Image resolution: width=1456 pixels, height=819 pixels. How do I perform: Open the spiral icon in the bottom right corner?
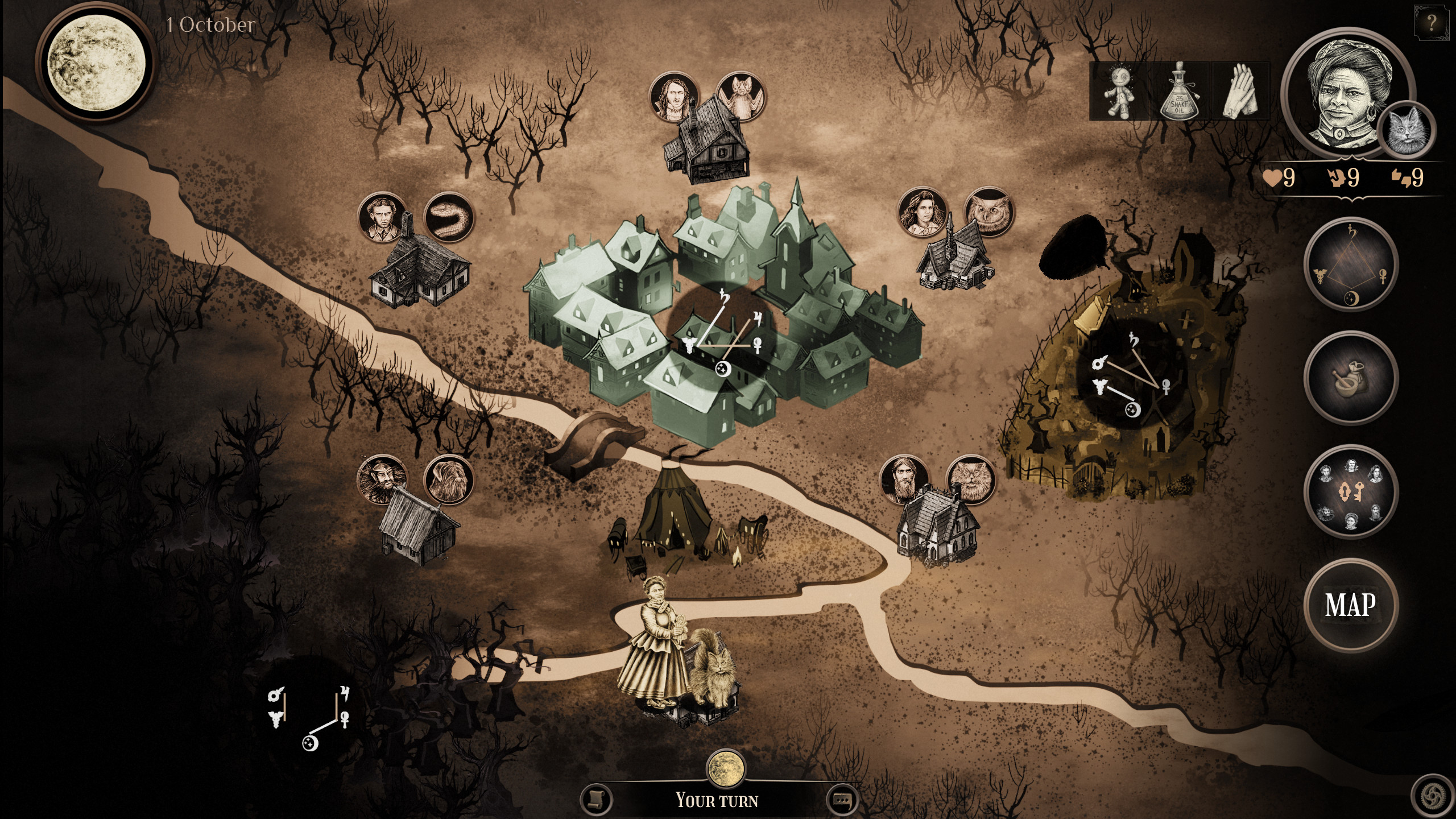click(x=1433, y=796)
